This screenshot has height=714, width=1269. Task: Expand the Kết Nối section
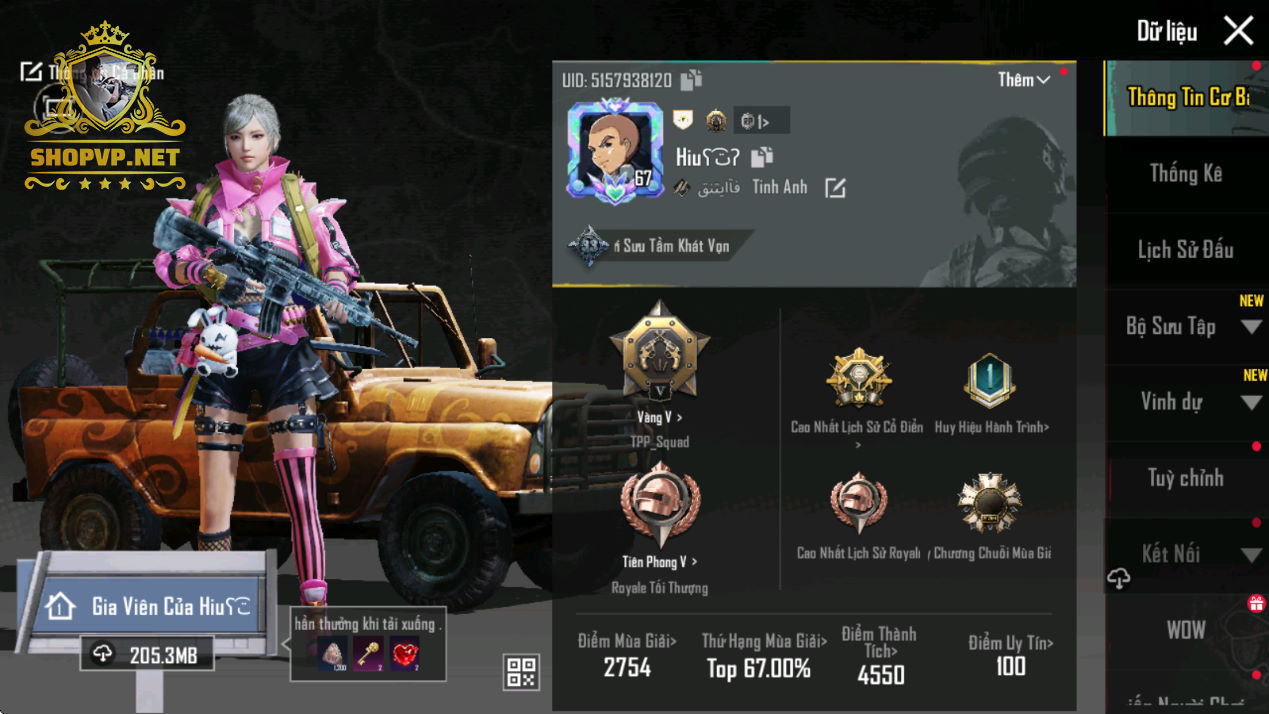(1250, 555)
